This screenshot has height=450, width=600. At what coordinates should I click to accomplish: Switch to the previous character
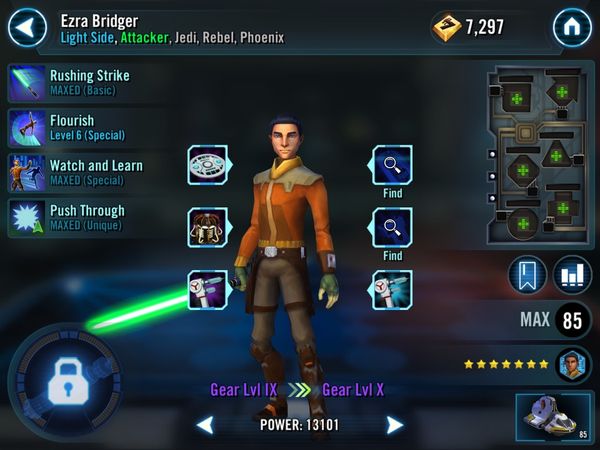[x=205, y=426]
